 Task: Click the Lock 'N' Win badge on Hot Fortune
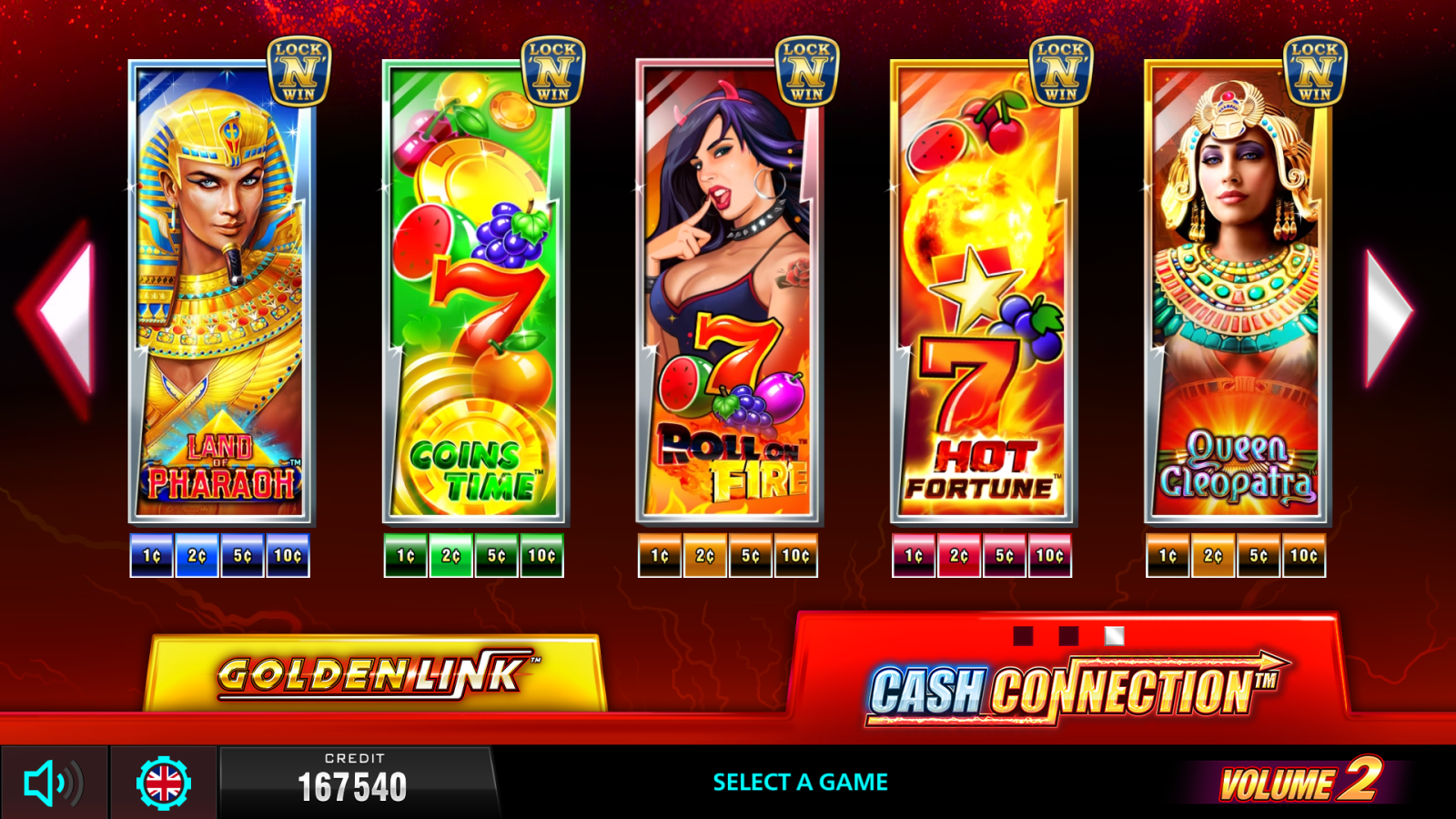1061,68
